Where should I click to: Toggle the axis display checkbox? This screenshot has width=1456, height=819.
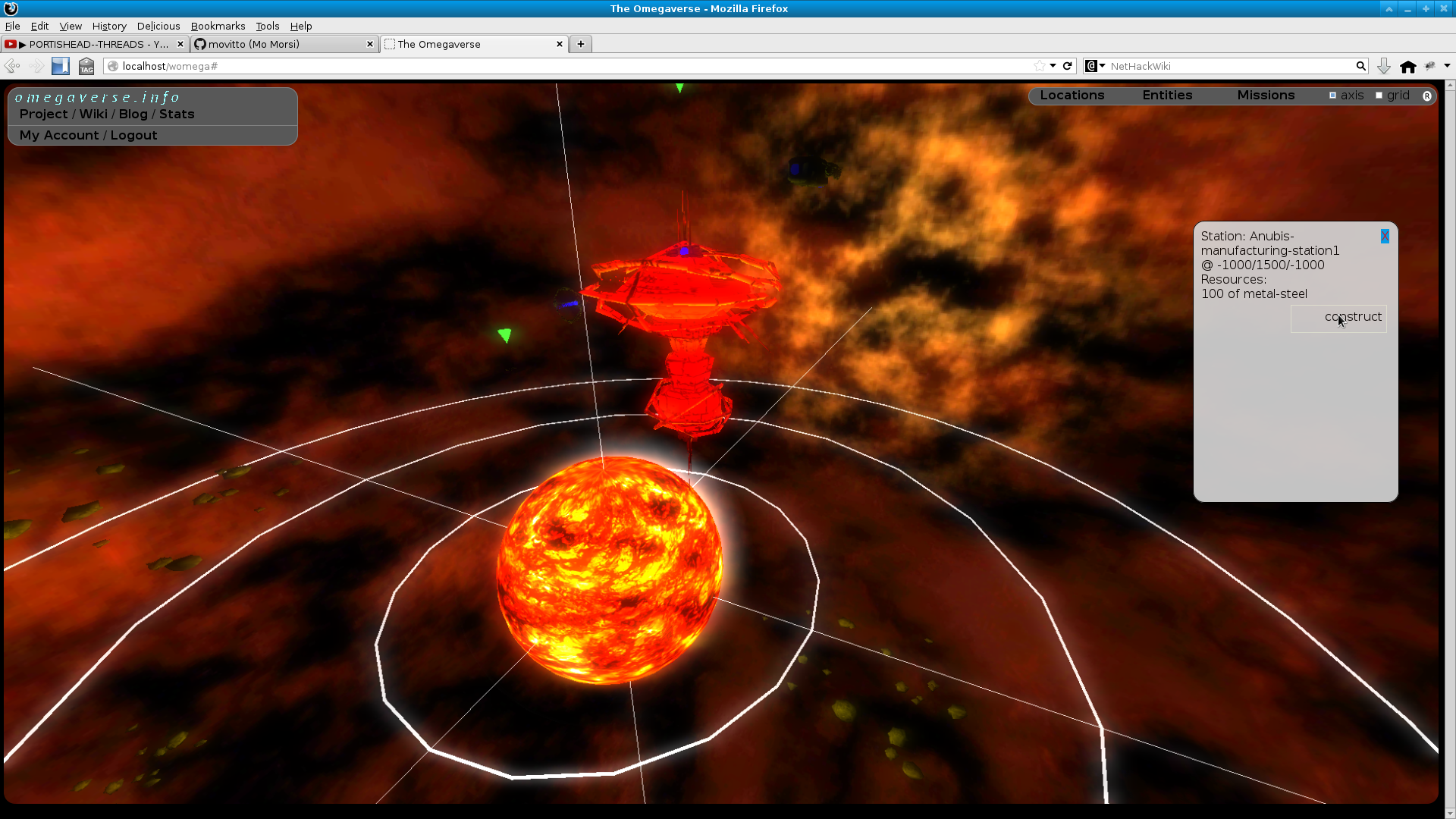point(1333,95)
